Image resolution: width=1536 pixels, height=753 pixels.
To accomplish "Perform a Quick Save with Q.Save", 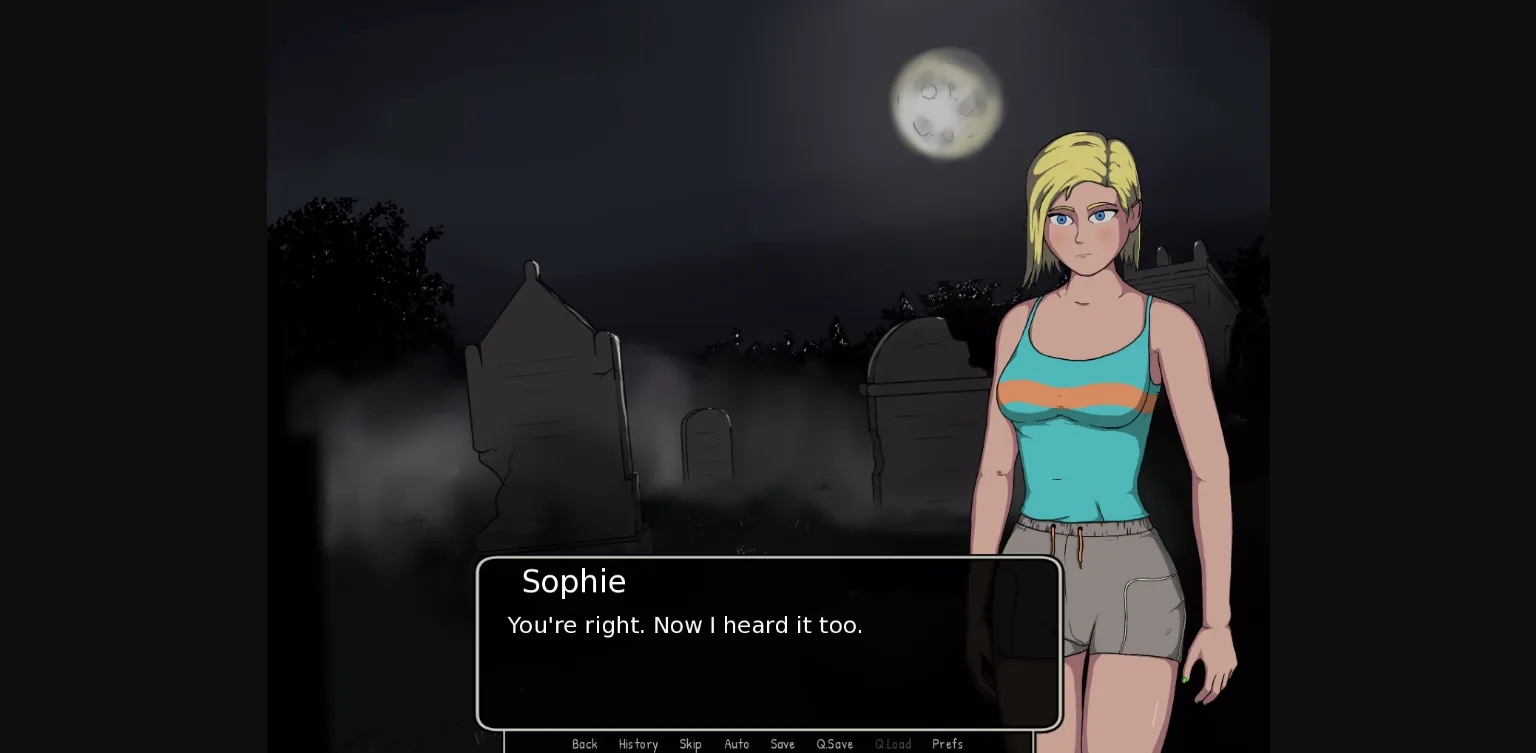I will (834, 744).
